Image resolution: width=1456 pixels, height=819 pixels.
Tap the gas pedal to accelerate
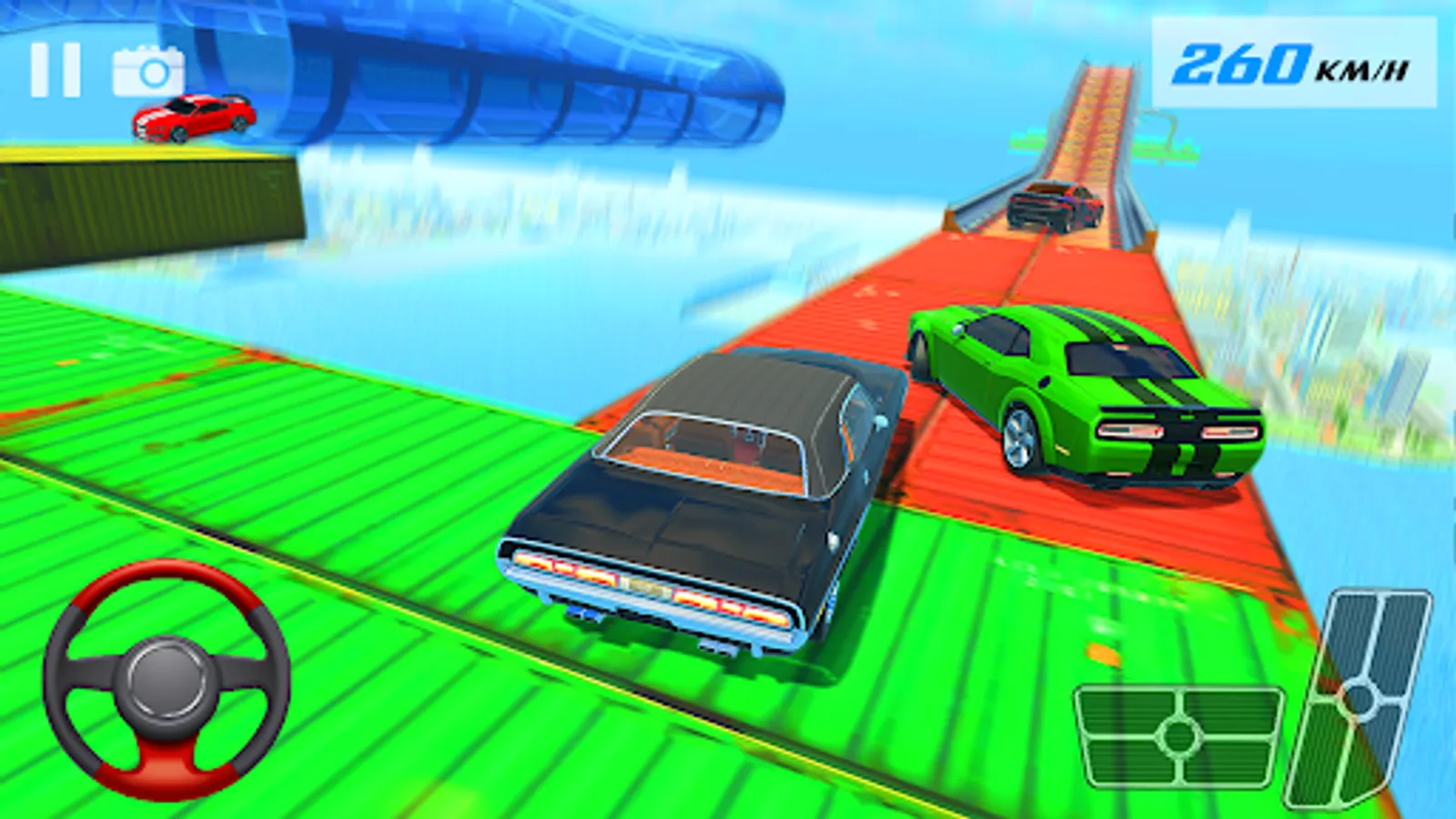[1363, 693]
